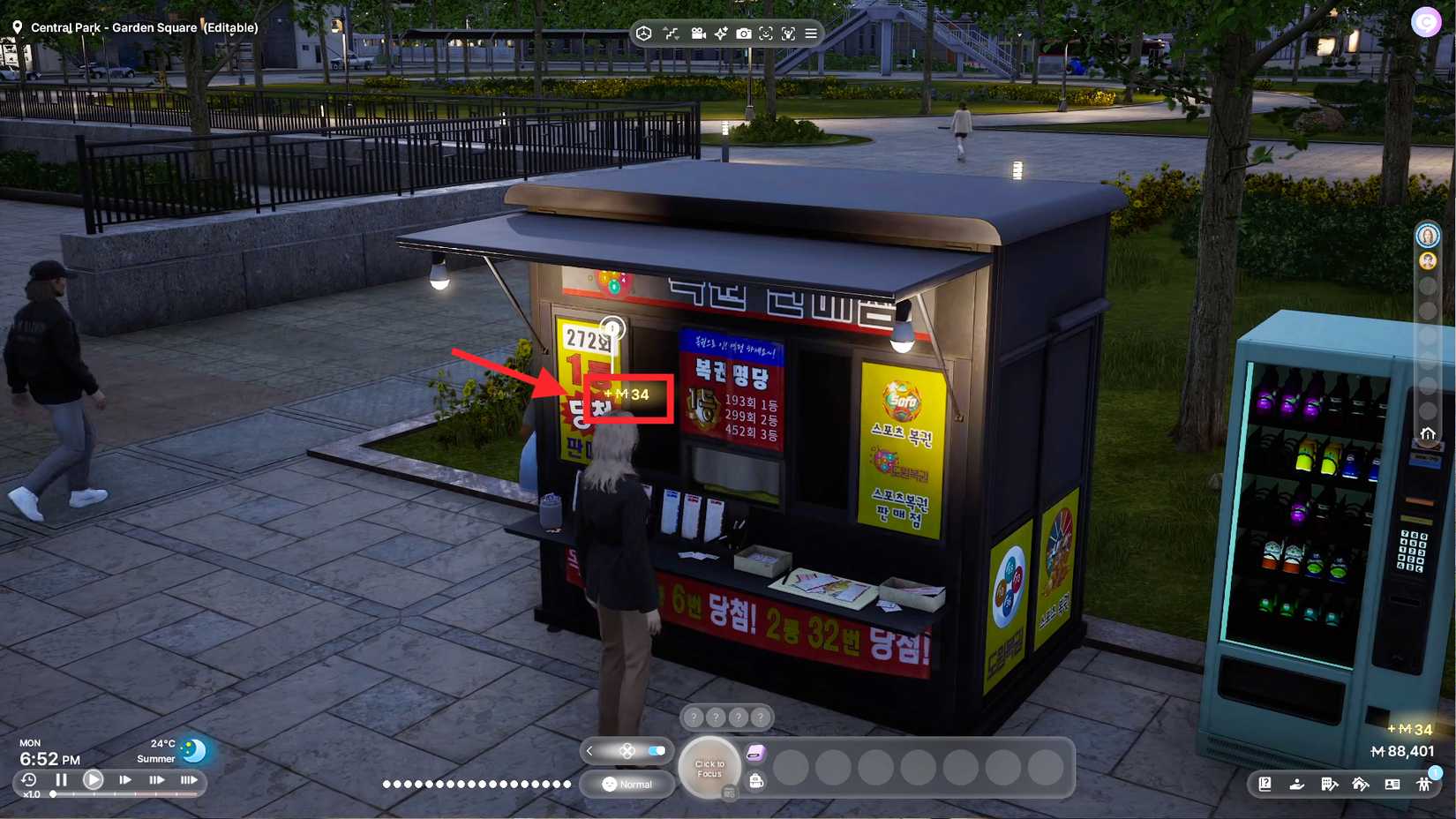The image size is (1456, 819).
Task: Toggle the controller input switch
Action: pos(656,751)
